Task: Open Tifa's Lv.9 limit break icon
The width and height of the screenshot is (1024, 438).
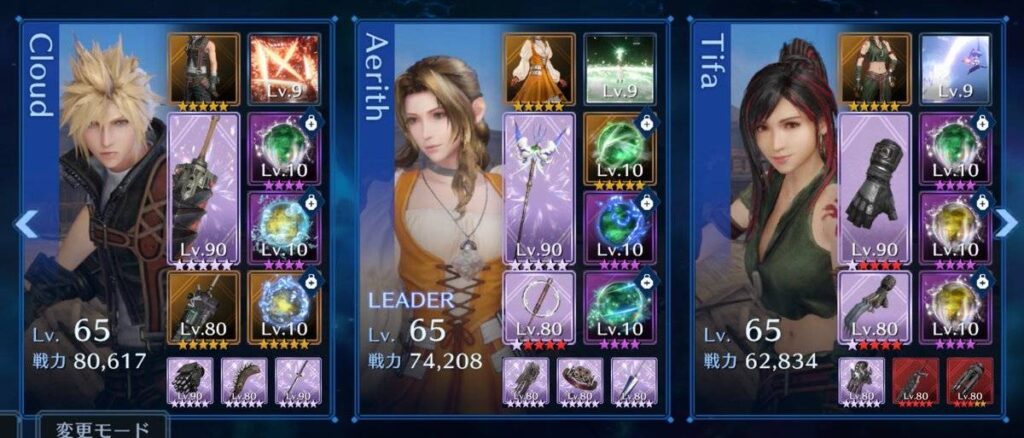Action: [x=955, y=70]
